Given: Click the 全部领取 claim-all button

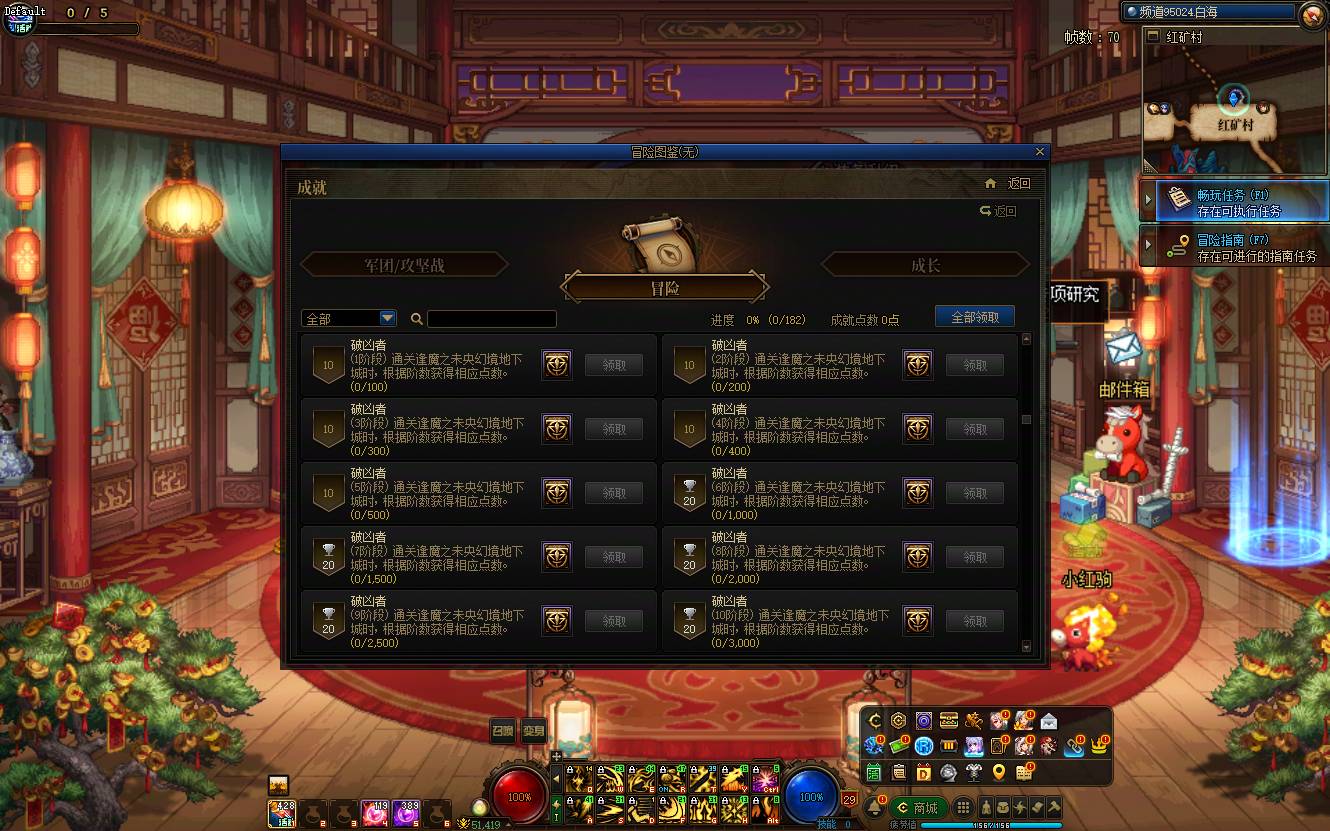Looking at the screenshot, I should (x=974, y=317).
